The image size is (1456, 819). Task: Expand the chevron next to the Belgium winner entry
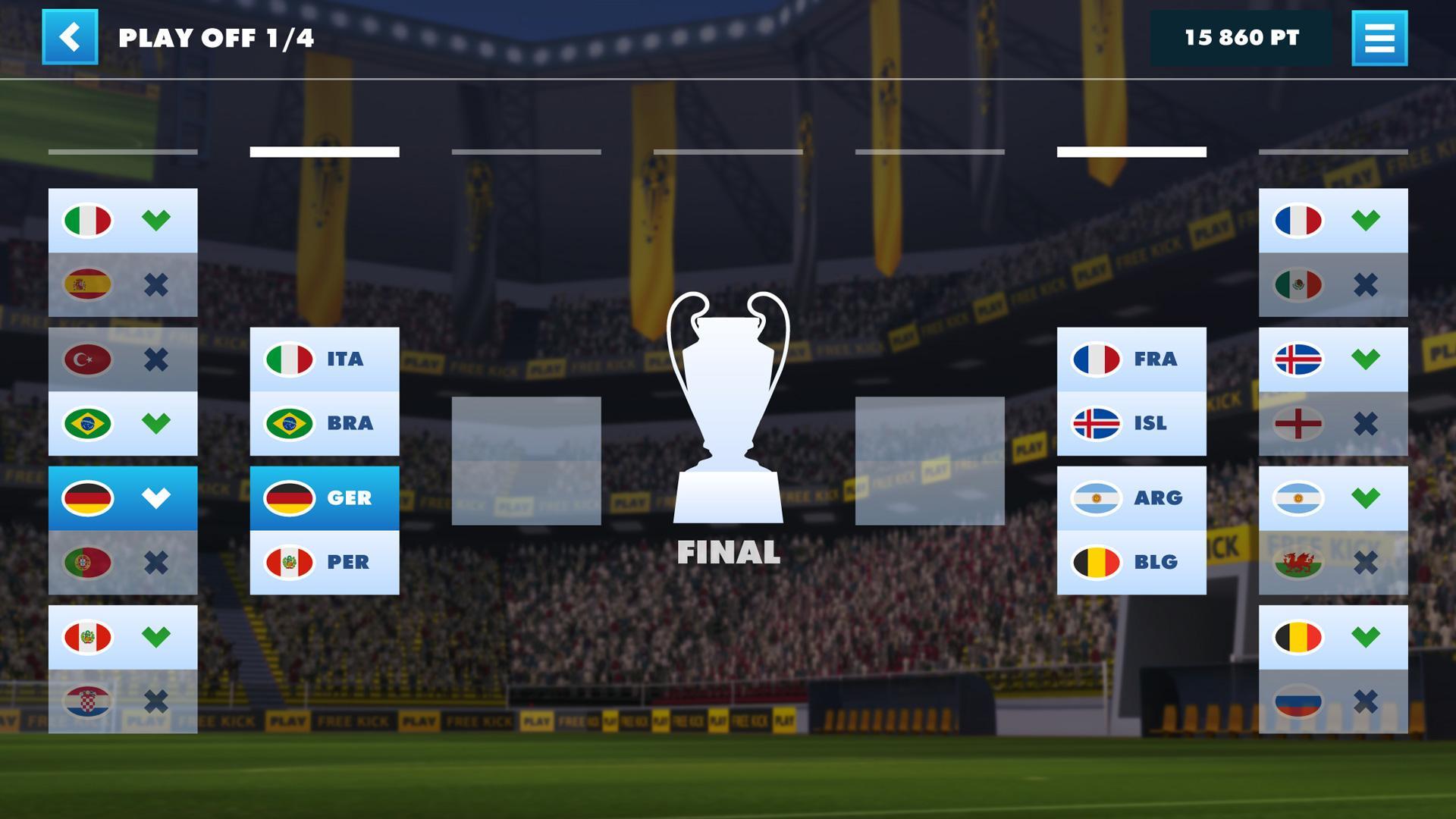click(x=1367, y=638)
